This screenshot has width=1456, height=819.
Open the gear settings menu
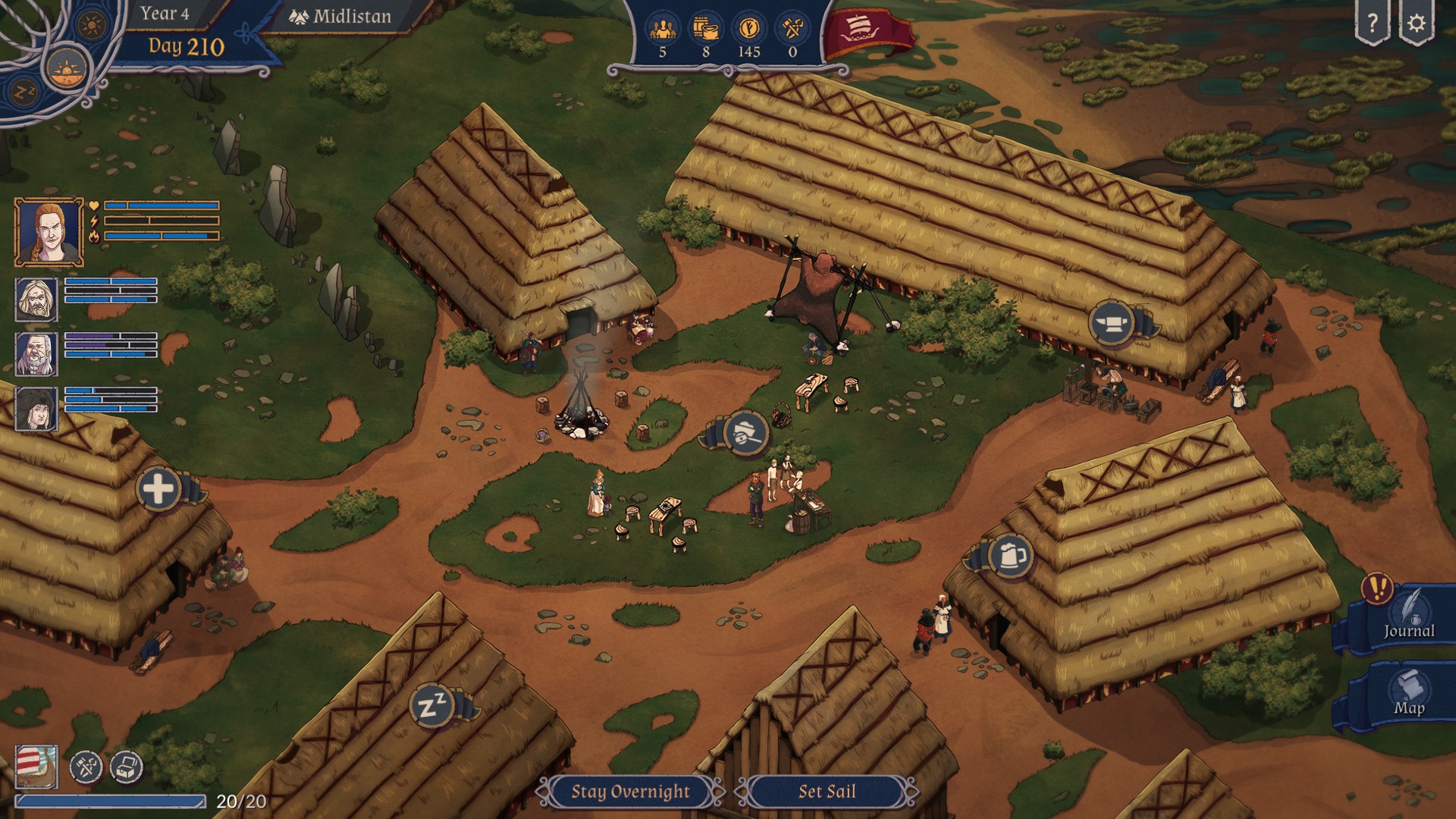[1416, 24]
